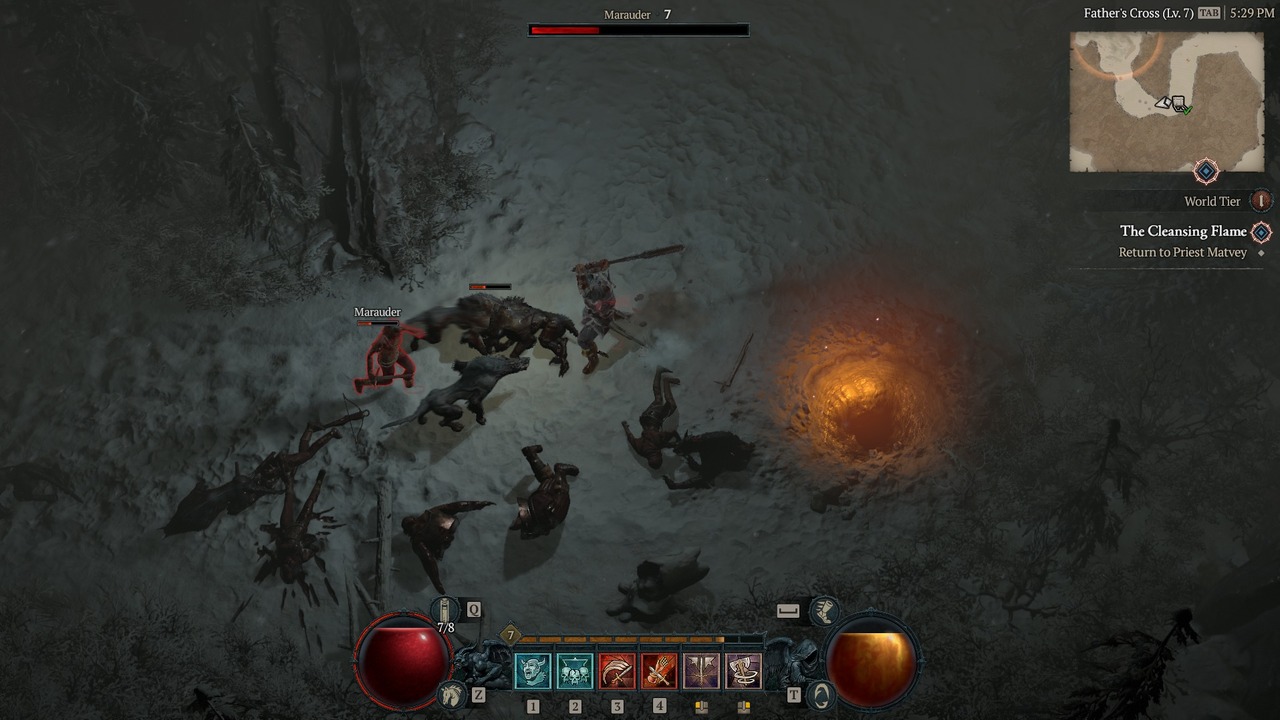Drink the health potion
Viewport: 1280px width, 720px height.
click(443, 608)
